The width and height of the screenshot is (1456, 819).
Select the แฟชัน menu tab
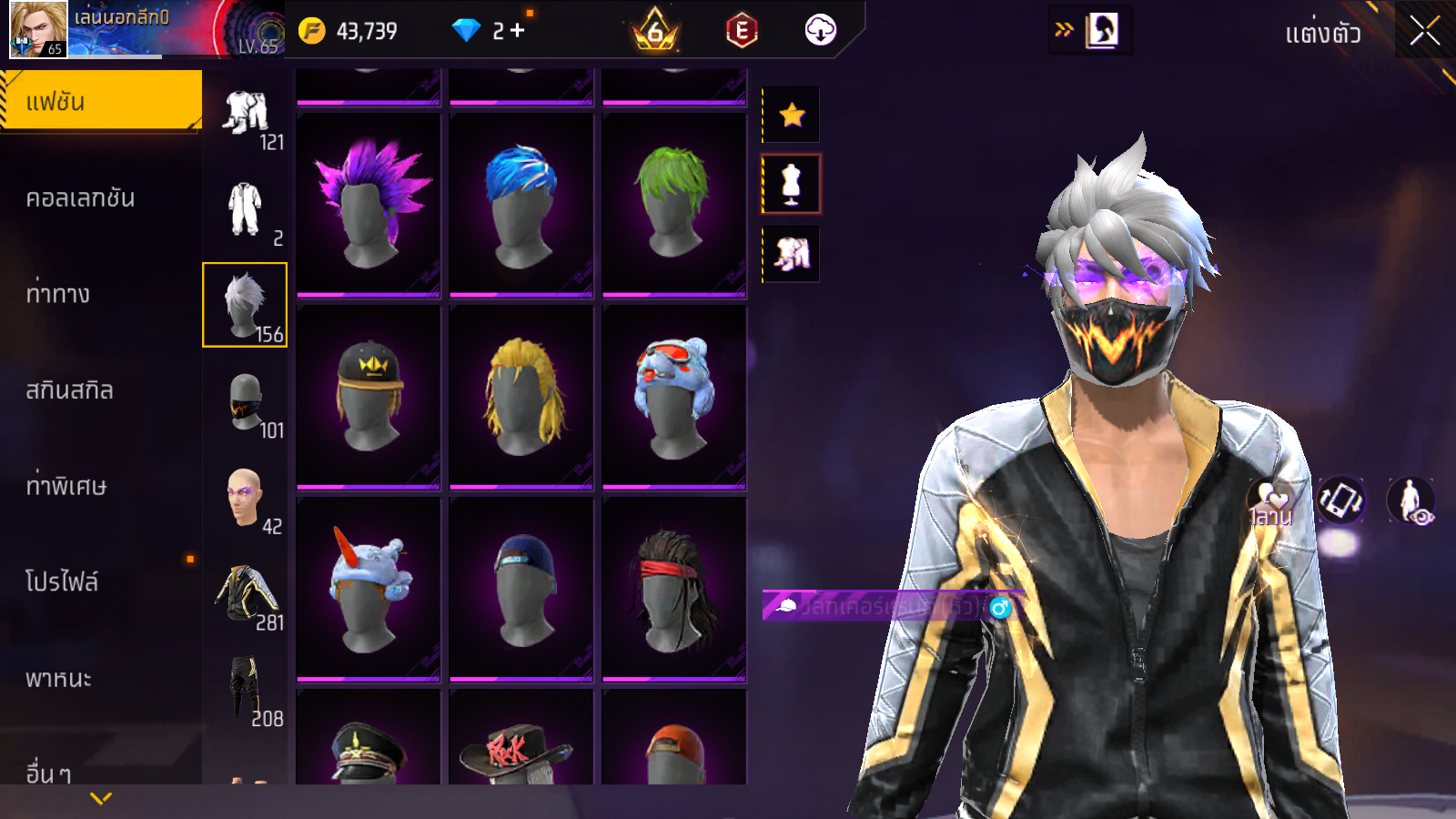[x=100, y=101]
